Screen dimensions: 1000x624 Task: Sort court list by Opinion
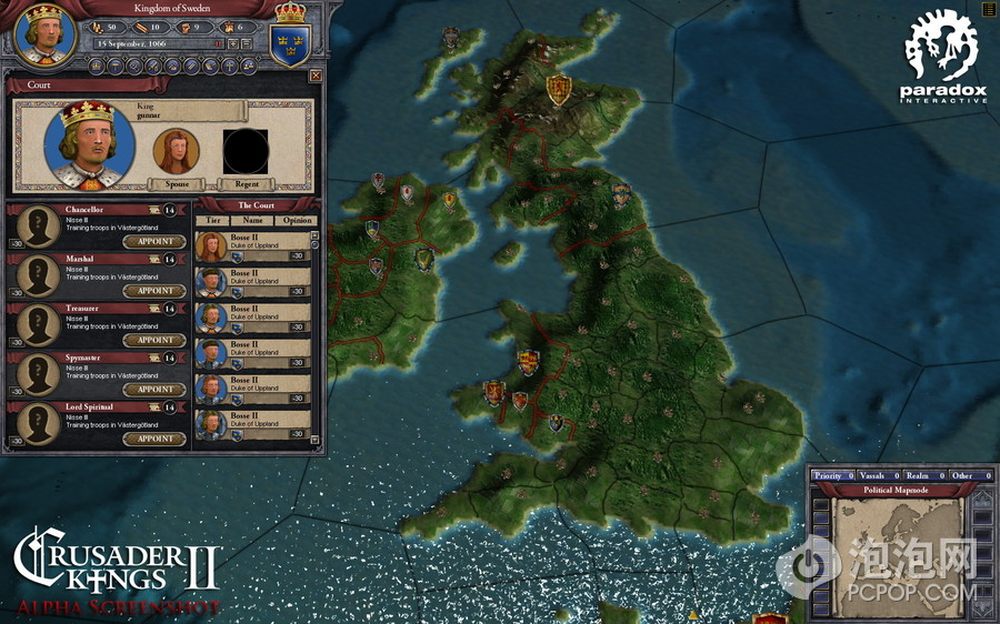pos(295,219)
